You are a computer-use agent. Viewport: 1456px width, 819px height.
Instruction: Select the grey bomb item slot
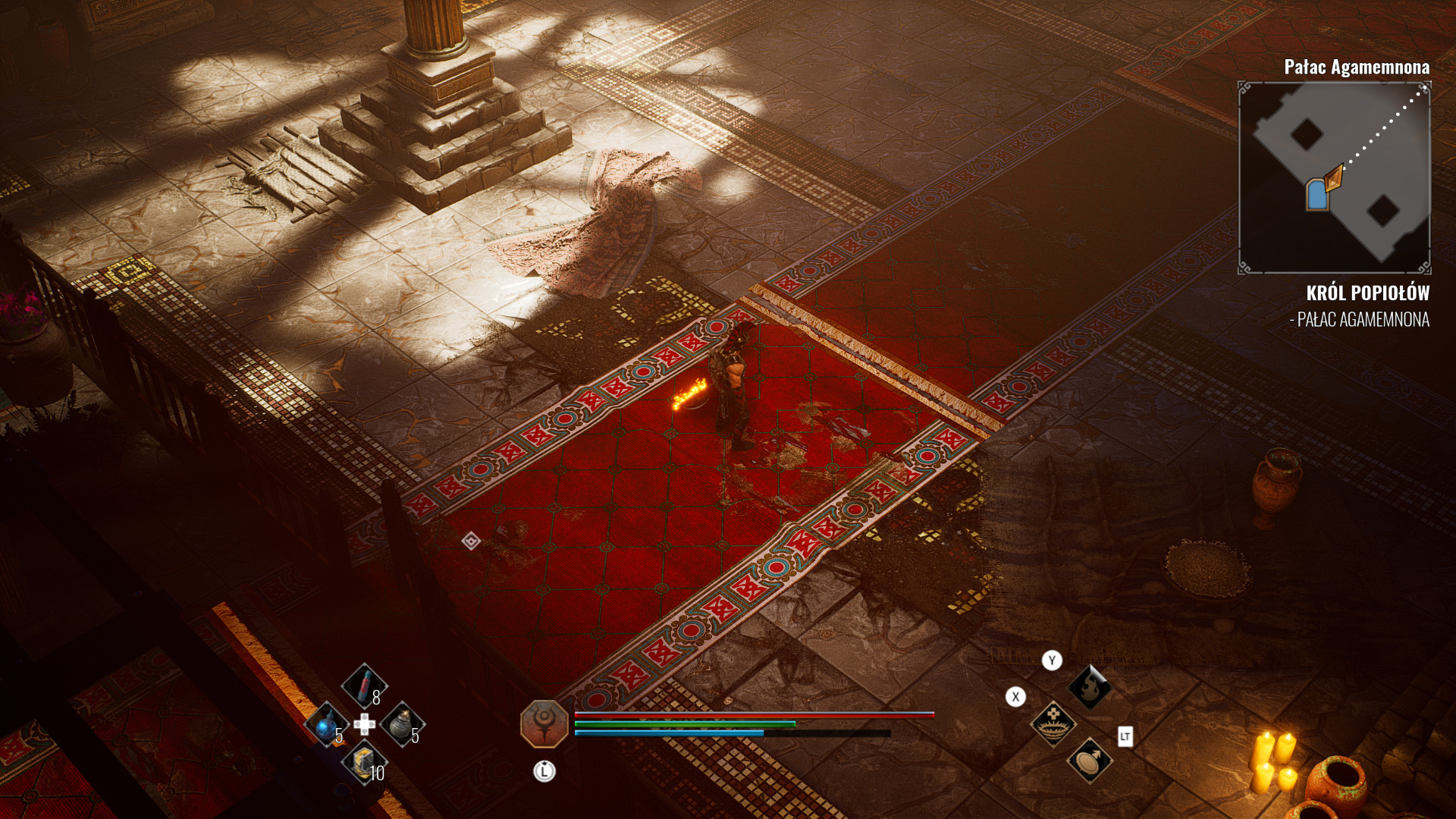pyautogui.click(x=401, y=724)
